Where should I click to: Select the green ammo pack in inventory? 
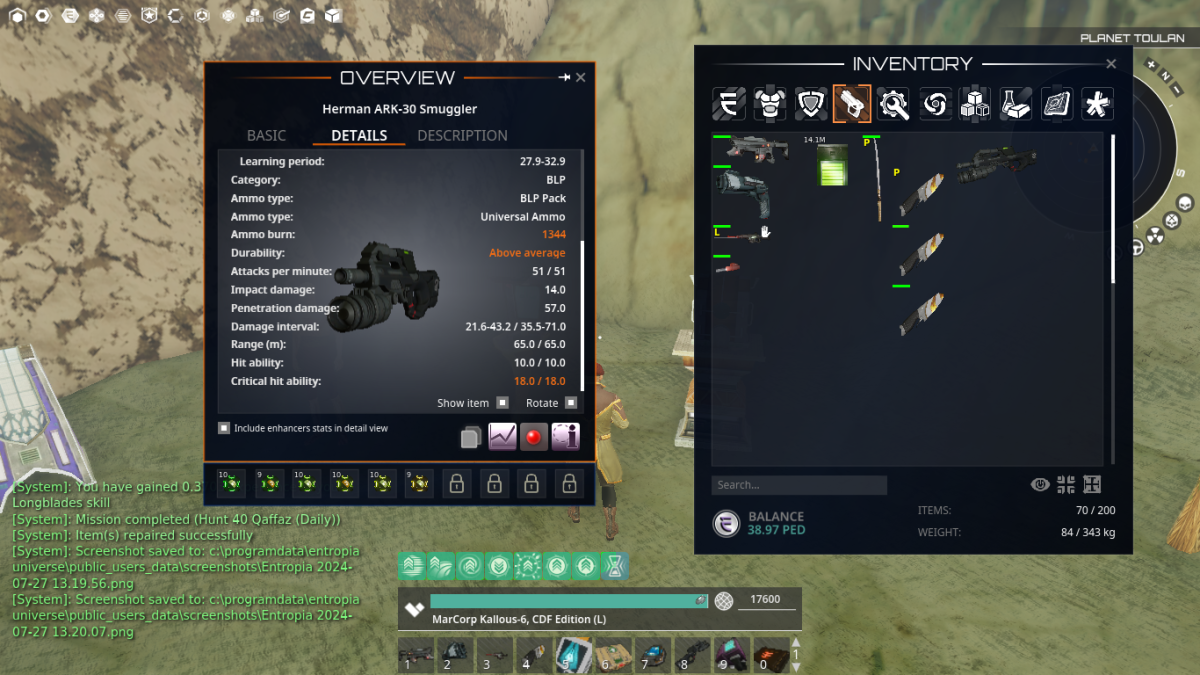click(x=832, y=164)
